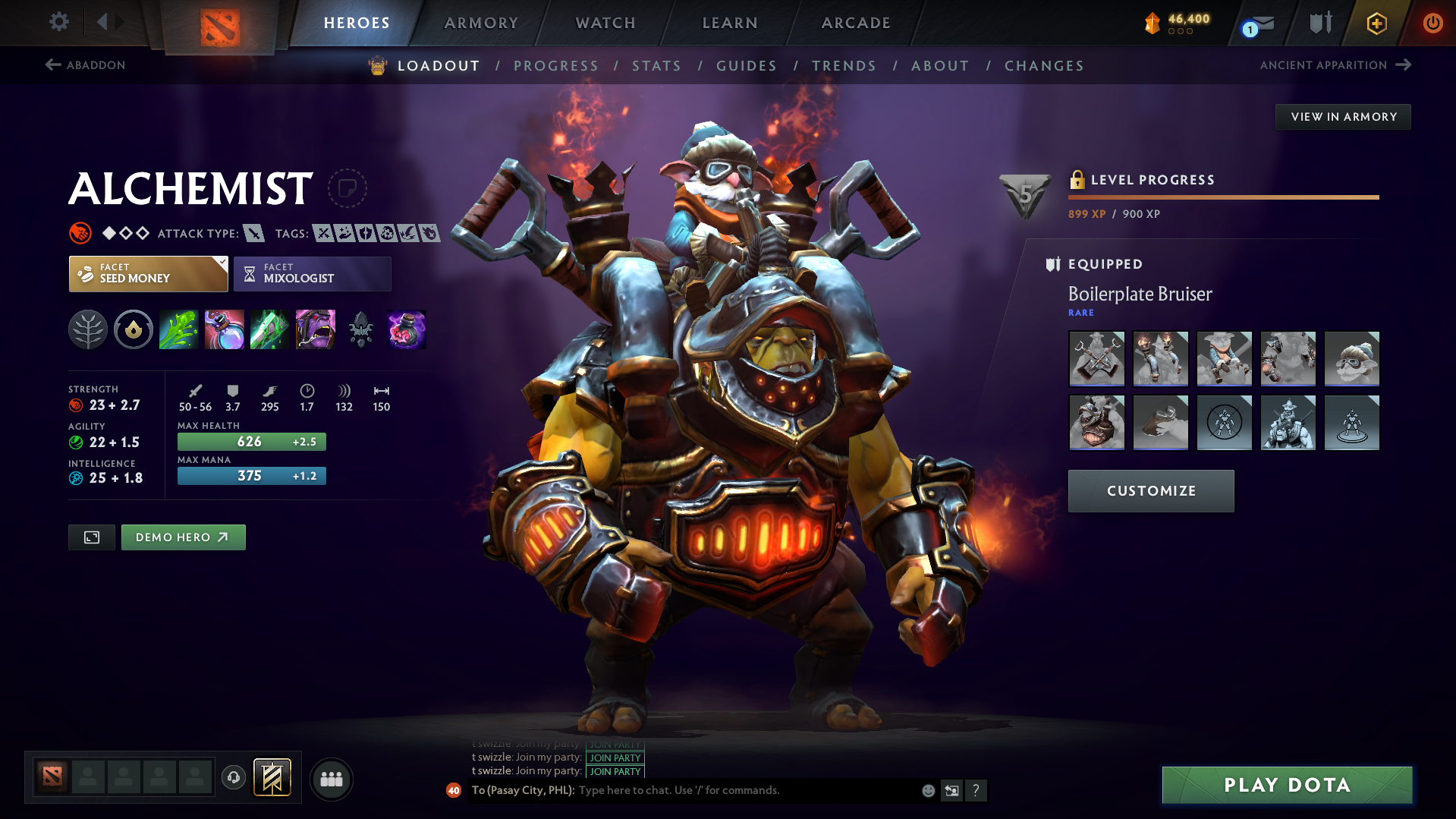Open the ARMORY menu
This screenshot has height=819, width=1456.
click(481, 23)
